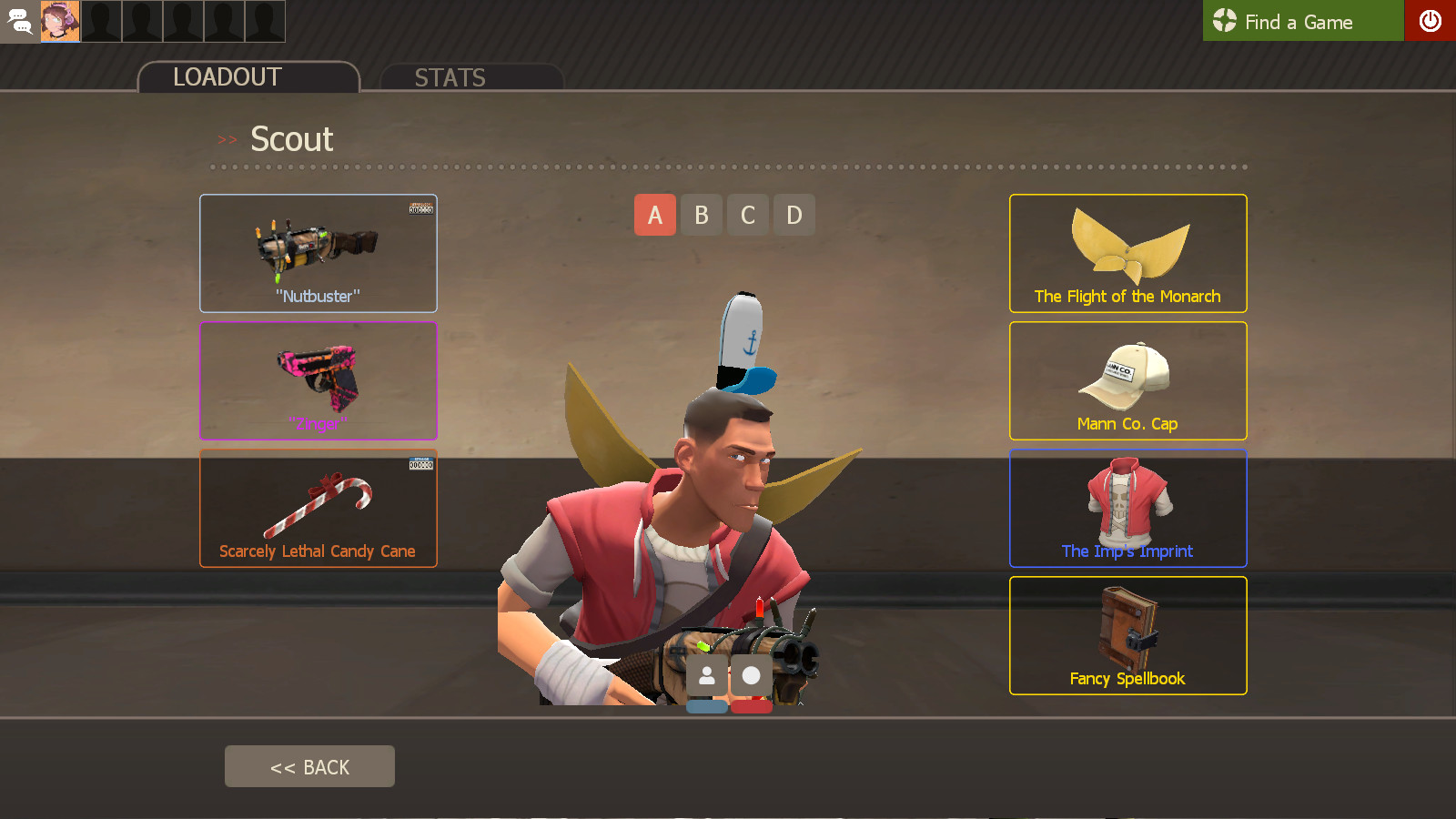1456x819 pixels.
Task: Select loadout preset C
Action: tap(747, 215)
